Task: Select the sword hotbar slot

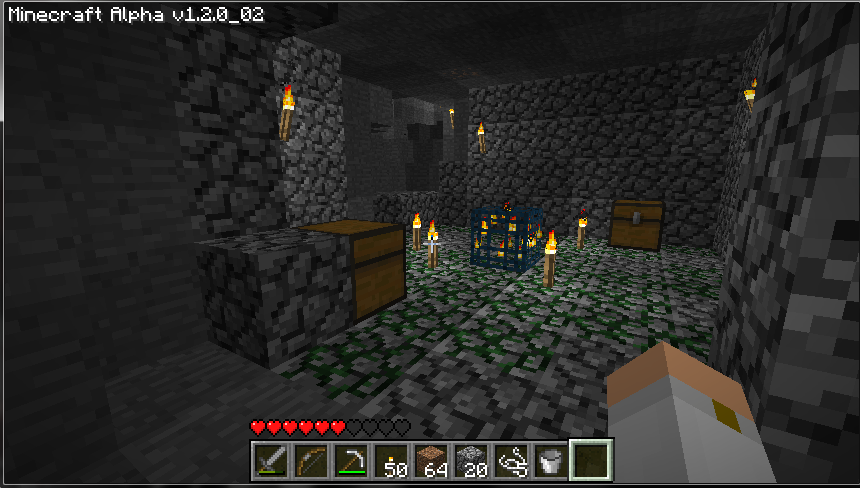Action: click(270, 460)
